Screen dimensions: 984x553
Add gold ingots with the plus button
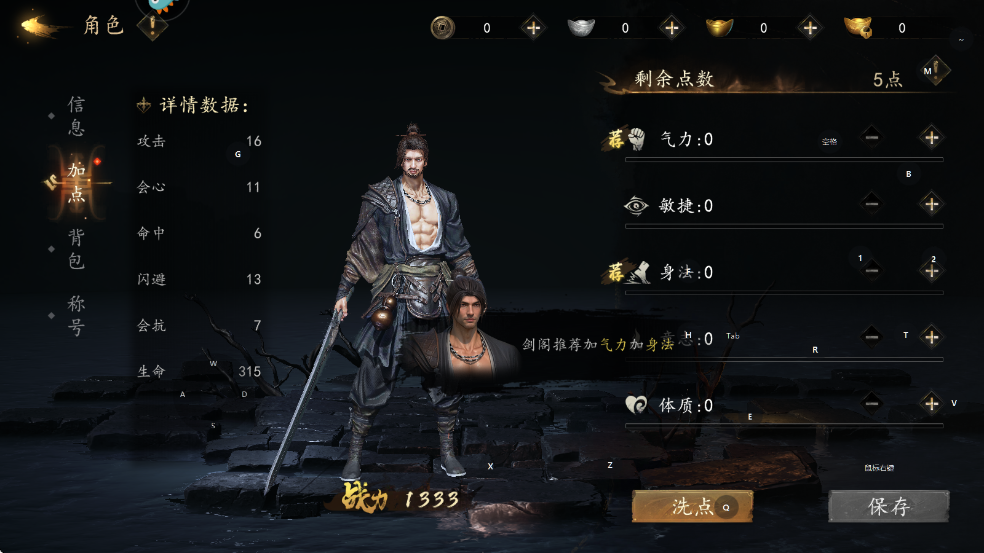tap(809, 28)
